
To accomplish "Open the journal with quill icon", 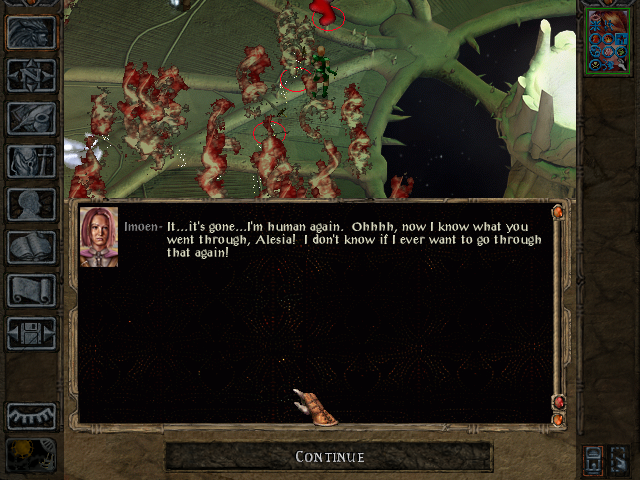I will point(31,117).
